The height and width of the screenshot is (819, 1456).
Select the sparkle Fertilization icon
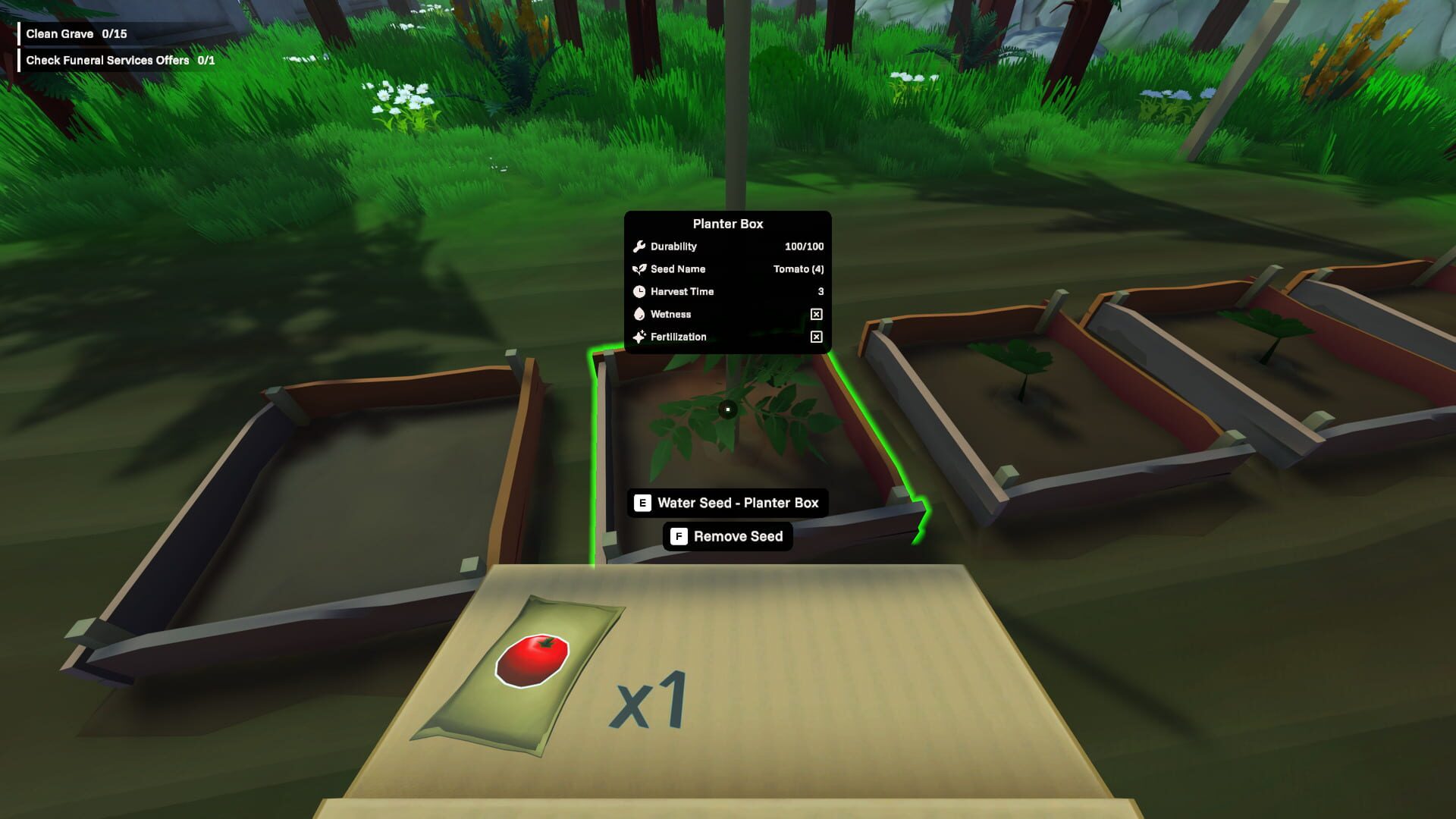point(639,336)
